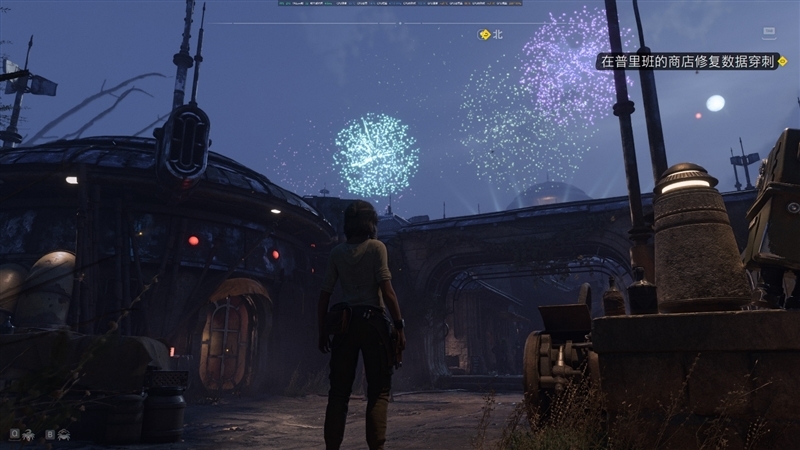The height and width of the screenshot is (450, 800).
Task: Click the yellow quest marker on the compass
Action: point(485,34)
